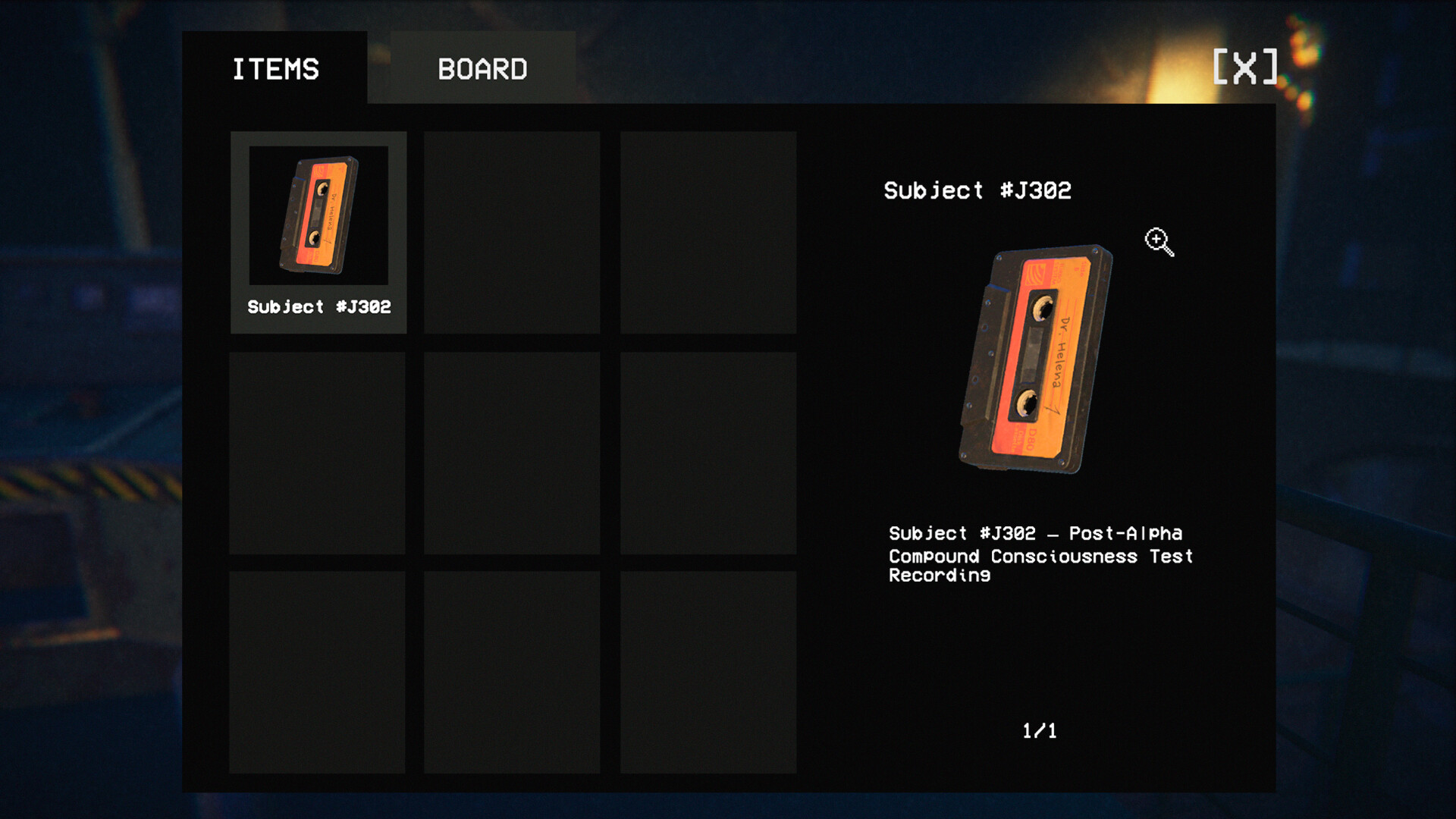
Task: Click the empty slot below the cassette
Action: (318, 453)
